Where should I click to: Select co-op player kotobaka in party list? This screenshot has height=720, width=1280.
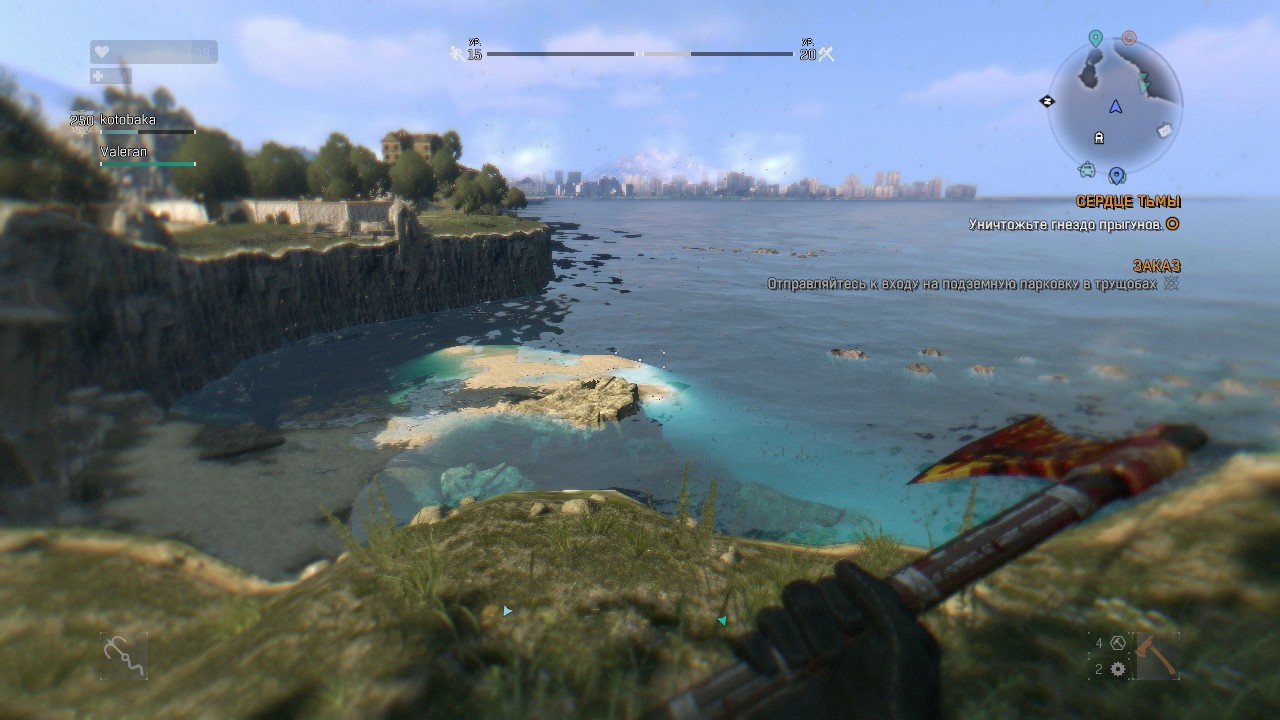128,120
